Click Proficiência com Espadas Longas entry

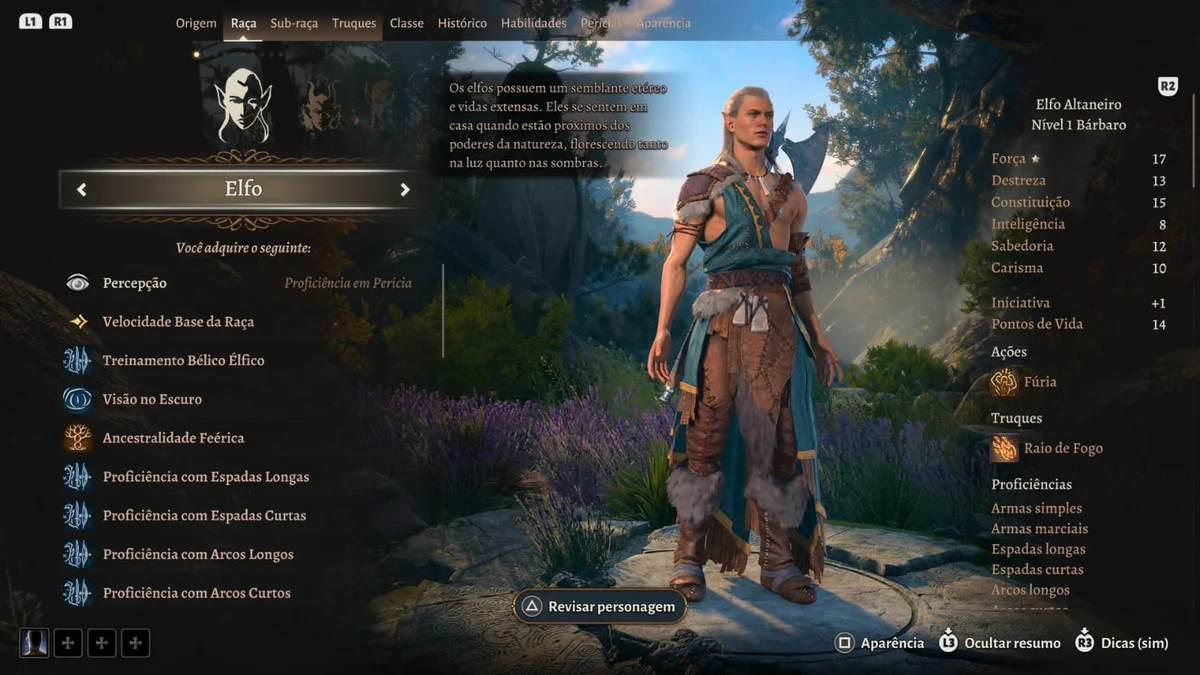point(205,477)
